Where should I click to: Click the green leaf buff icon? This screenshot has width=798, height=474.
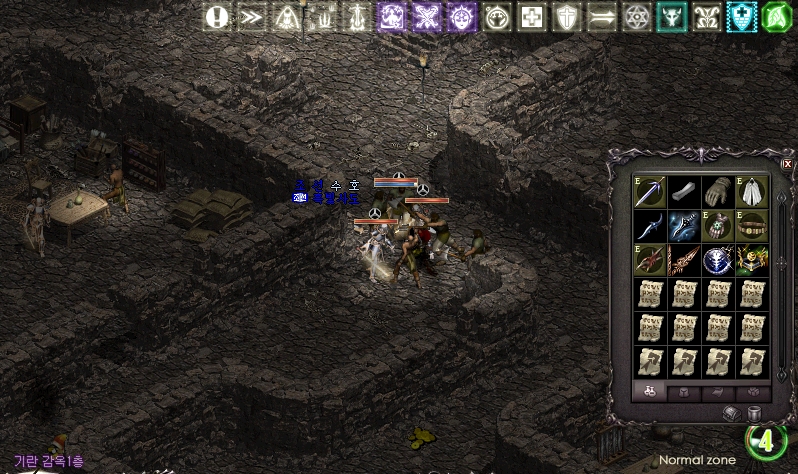[x=776, y=17]
